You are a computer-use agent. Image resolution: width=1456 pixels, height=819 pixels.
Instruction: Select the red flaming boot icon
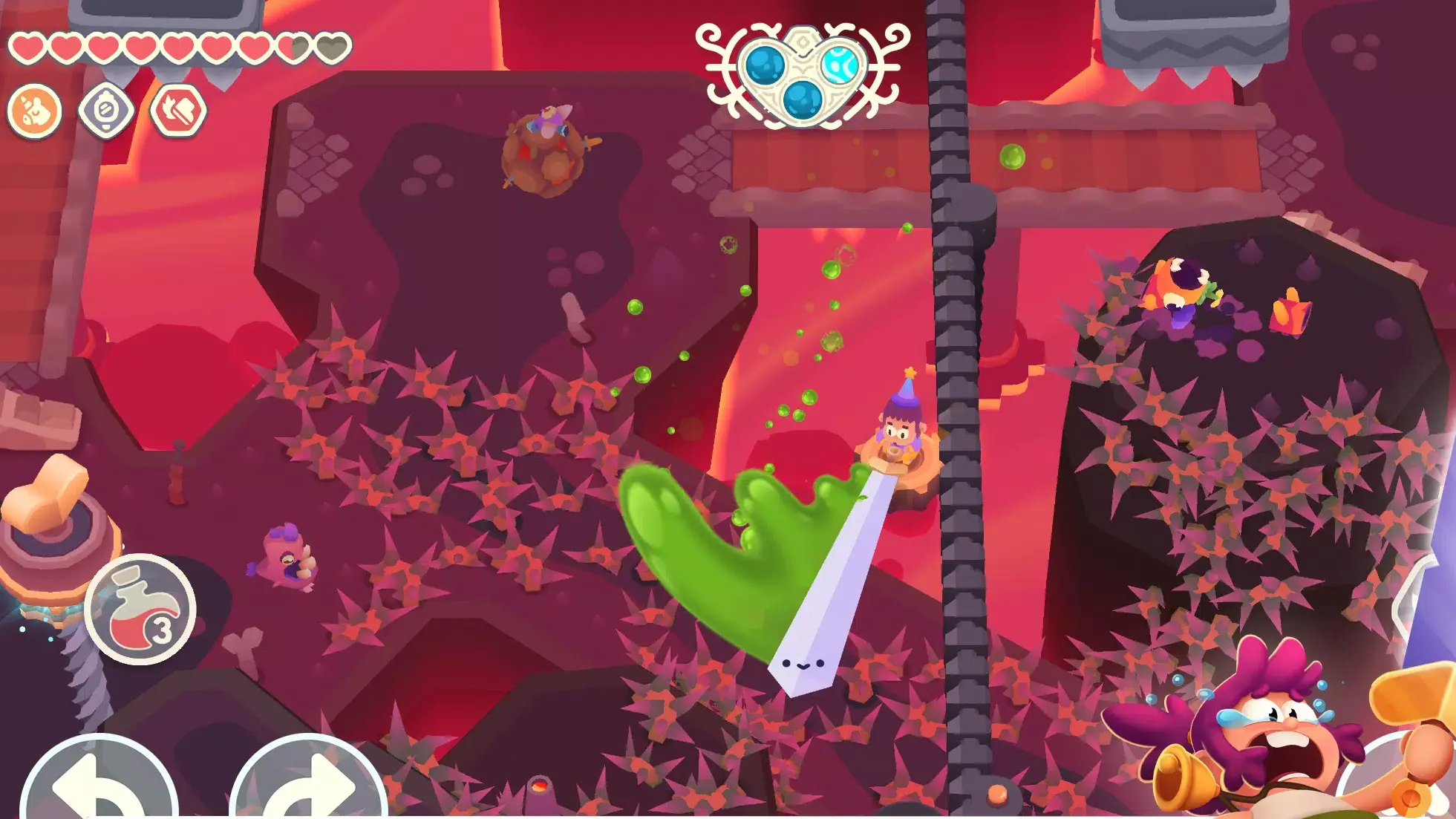(178, 111)
